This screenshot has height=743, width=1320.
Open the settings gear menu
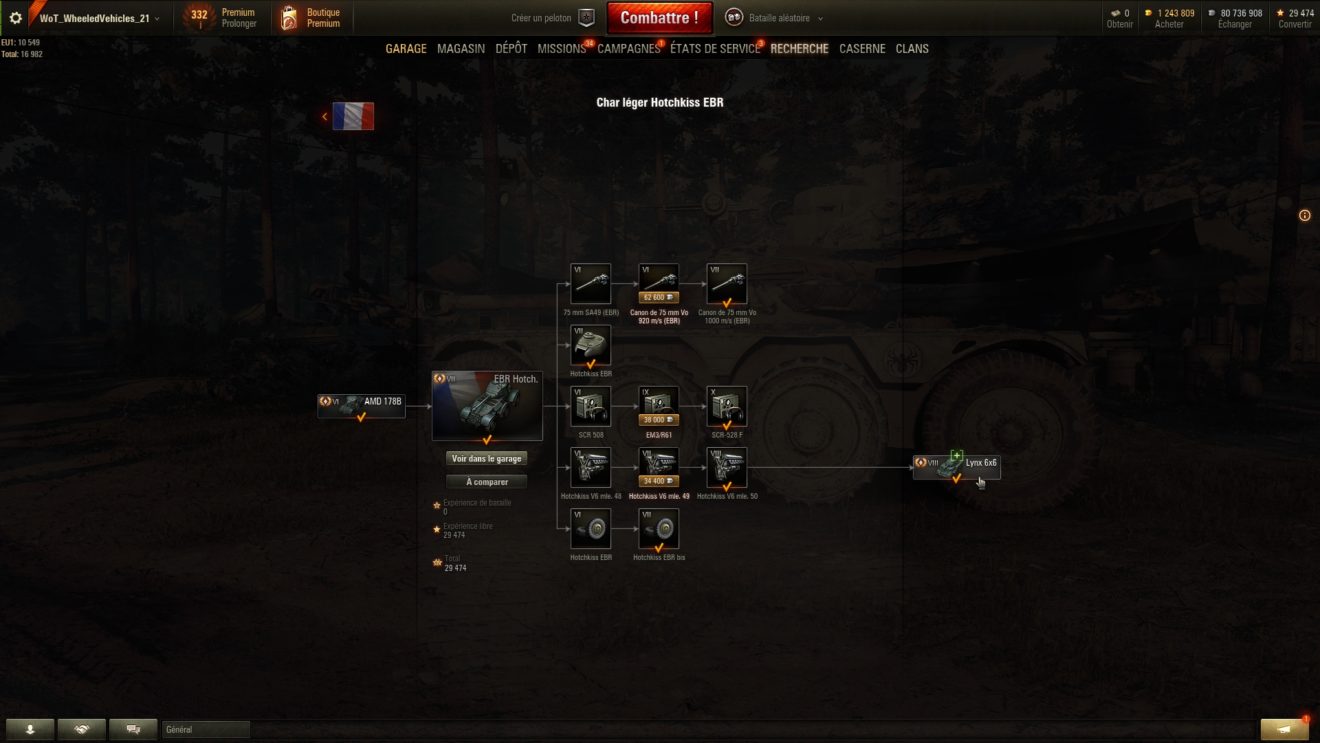[16, 18]
